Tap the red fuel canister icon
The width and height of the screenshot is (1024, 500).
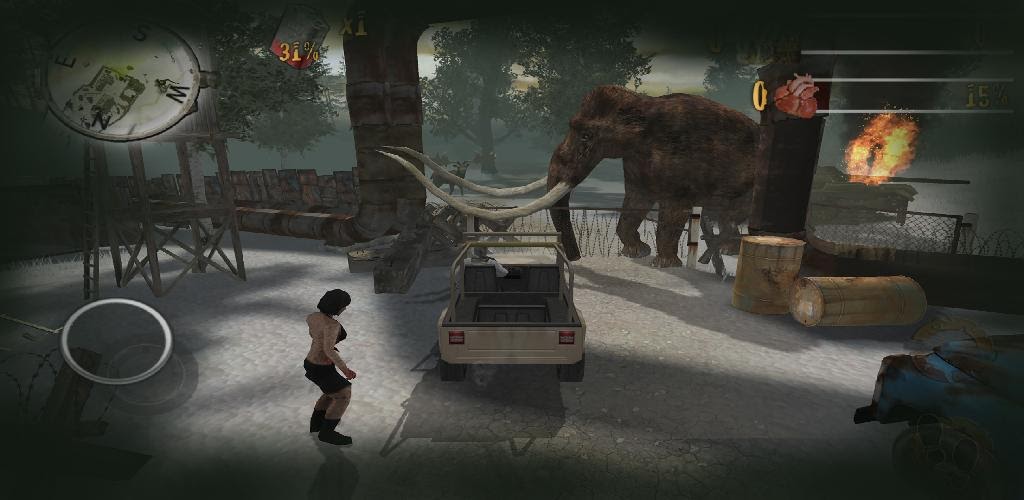[x=299, y=36]
